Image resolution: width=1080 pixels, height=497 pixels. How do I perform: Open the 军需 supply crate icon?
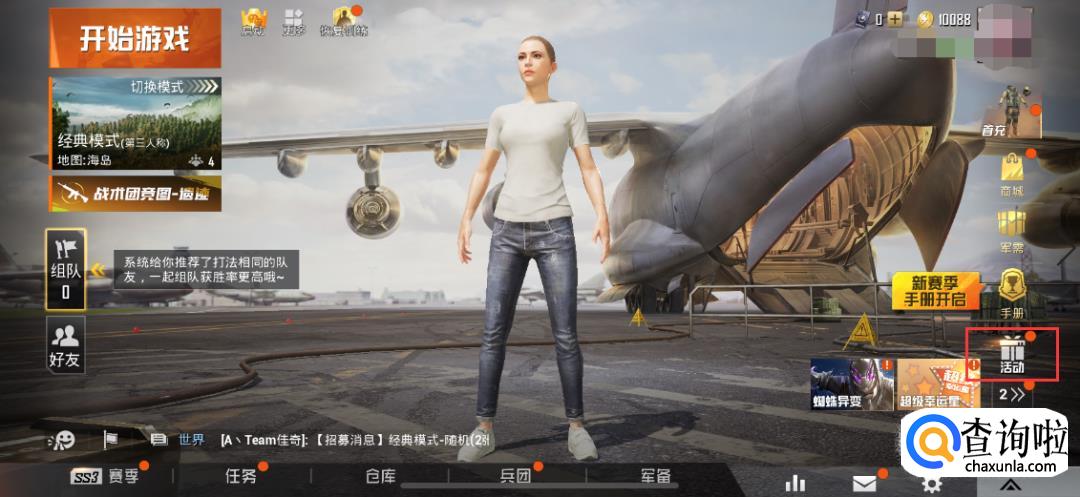1012,232
